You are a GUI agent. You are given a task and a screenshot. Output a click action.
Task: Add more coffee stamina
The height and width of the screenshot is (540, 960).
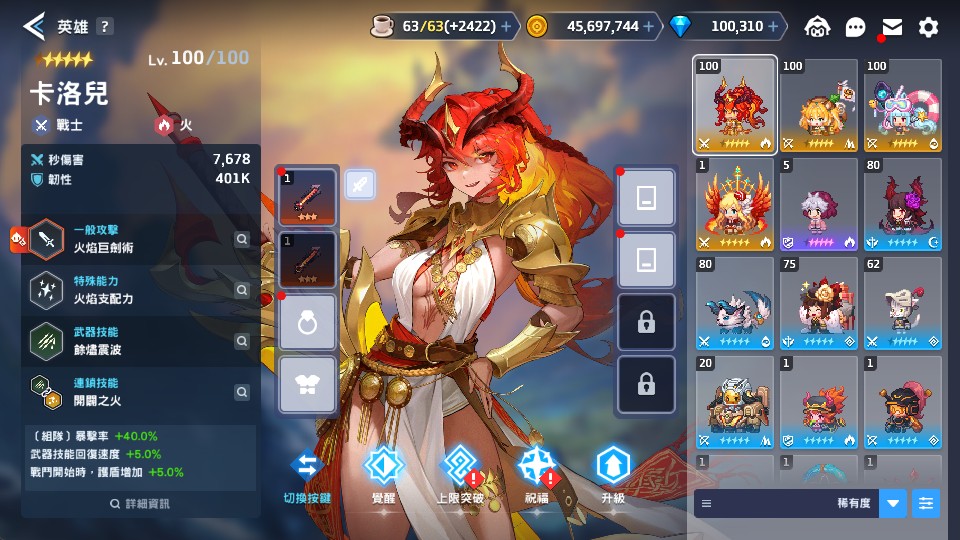coord(505,27)
